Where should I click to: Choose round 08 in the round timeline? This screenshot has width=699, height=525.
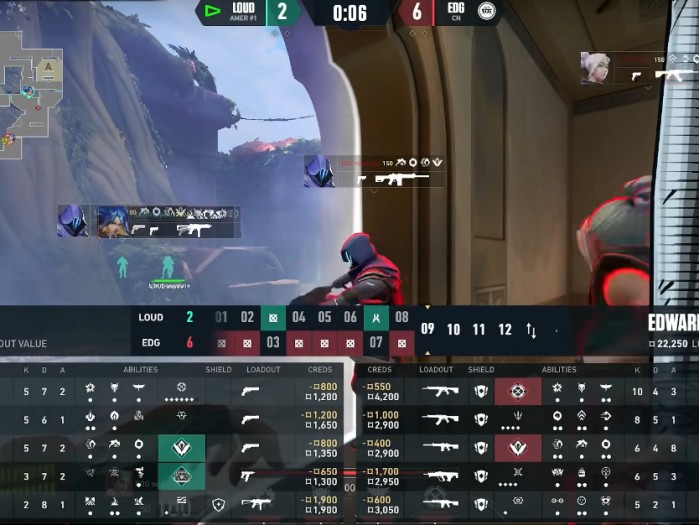[x=402, y=318]
